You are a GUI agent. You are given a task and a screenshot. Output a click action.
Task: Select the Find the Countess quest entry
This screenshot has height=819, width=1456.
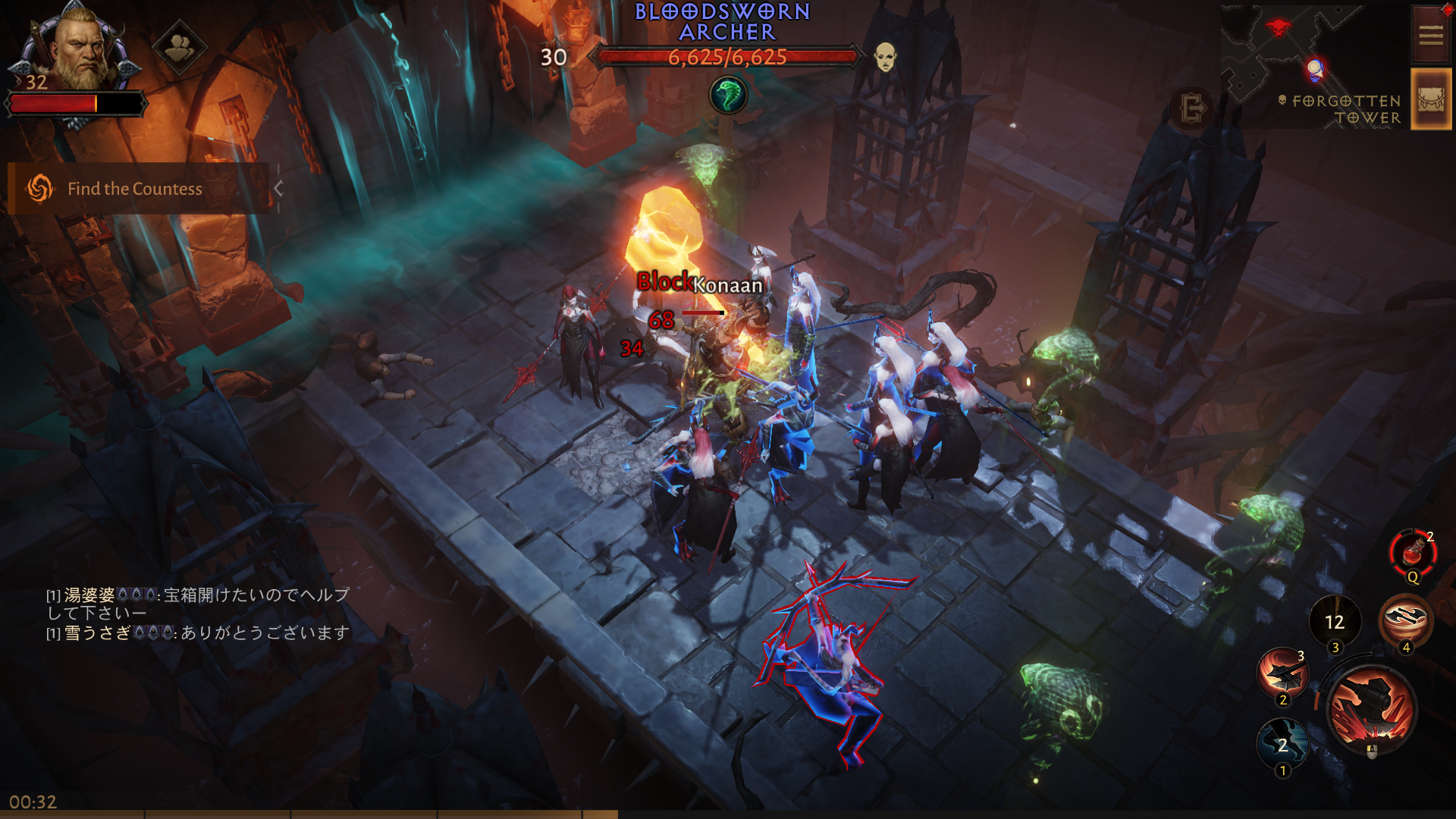(x=135, y=189)
